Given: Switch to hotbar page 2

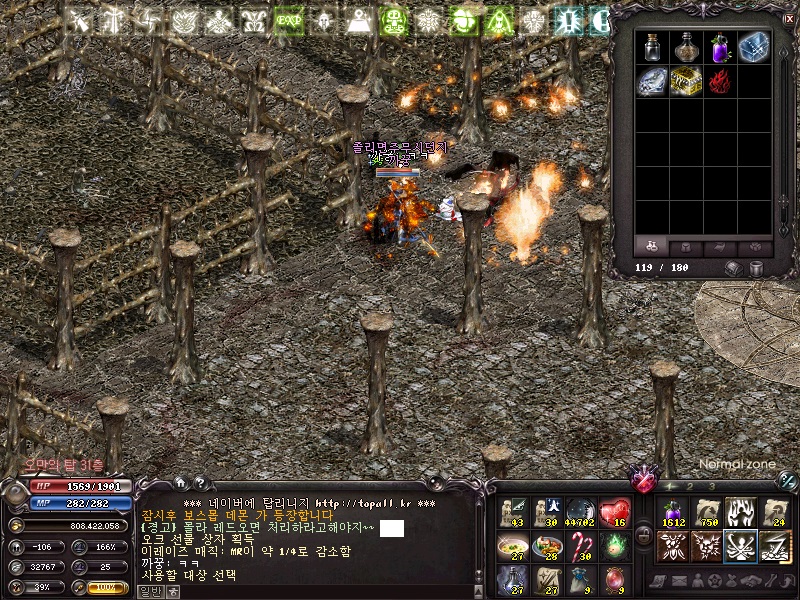Looking at the screenshot, I should pyautogui.click(x=689, y=486).
